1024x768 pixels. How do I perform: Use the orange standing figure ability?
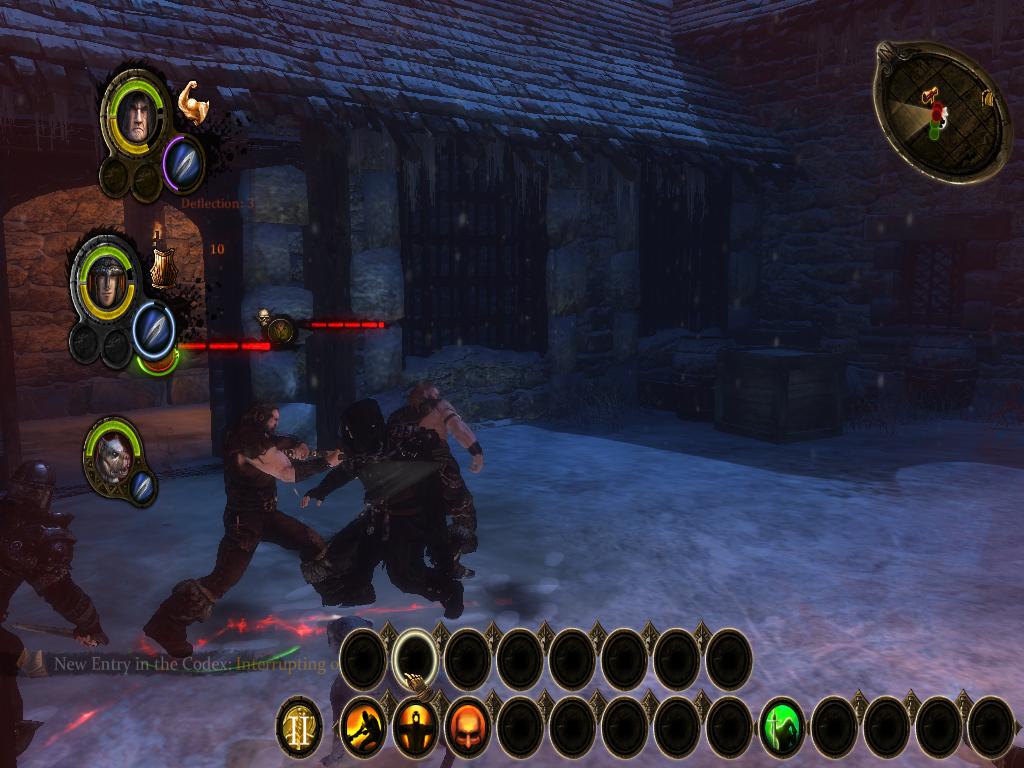pos(414,727)
